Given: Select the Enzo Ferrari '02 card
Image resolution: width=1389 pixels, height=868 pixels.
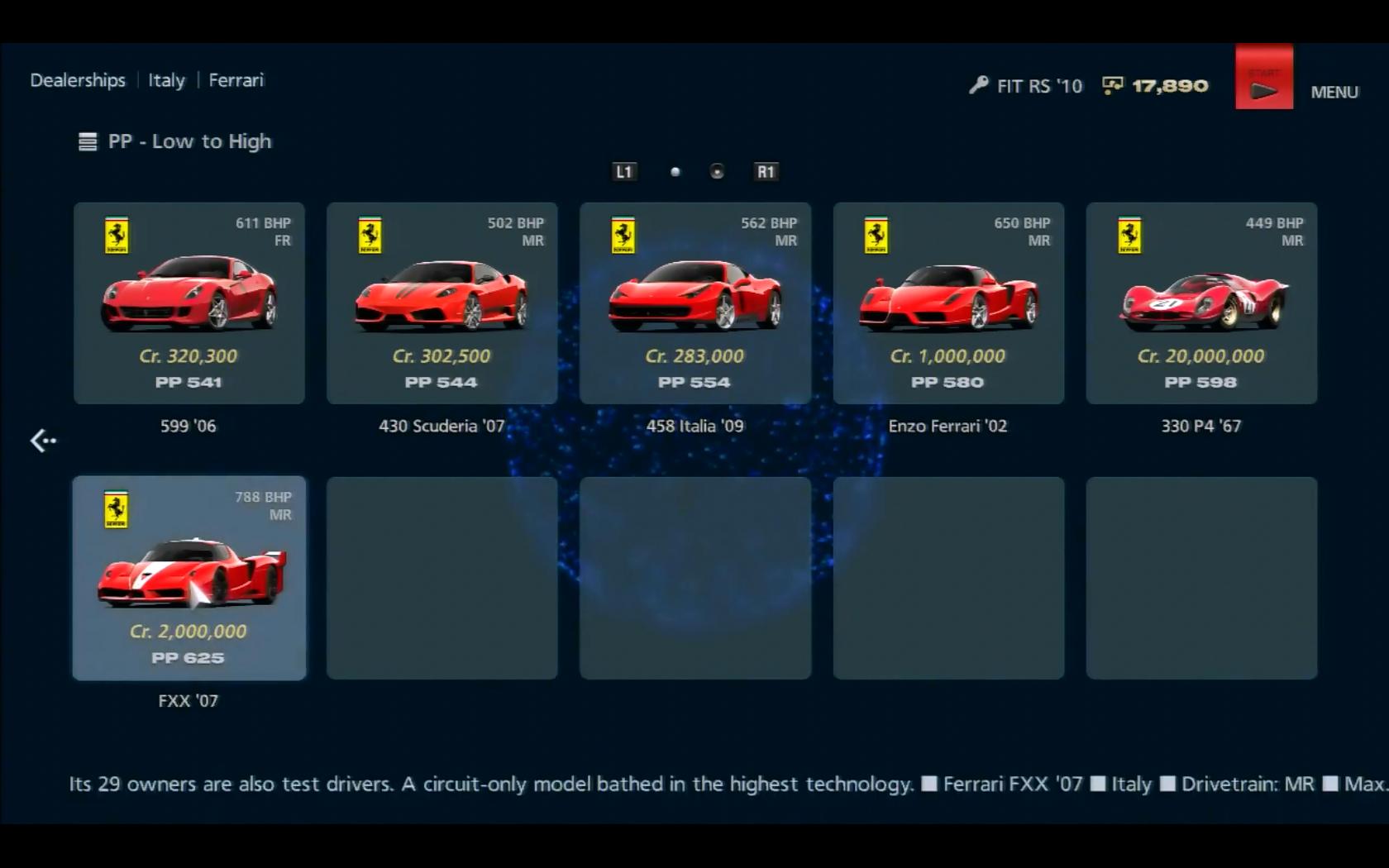Looking at the screenshot, I should pyautogui.click(x=948, y=303).
